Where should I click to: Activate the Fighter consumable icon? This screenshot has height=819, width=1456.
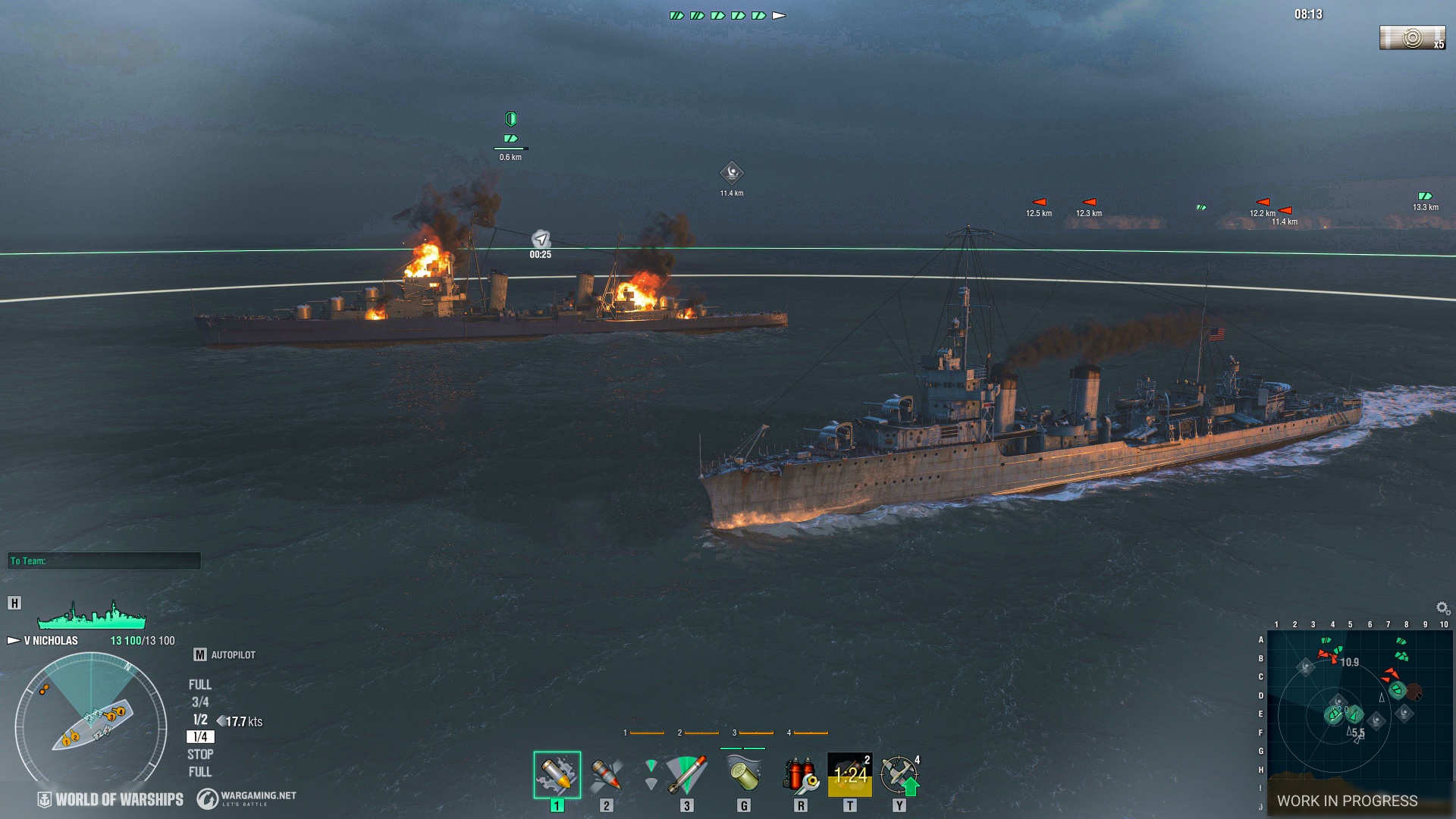coord(899,776)
